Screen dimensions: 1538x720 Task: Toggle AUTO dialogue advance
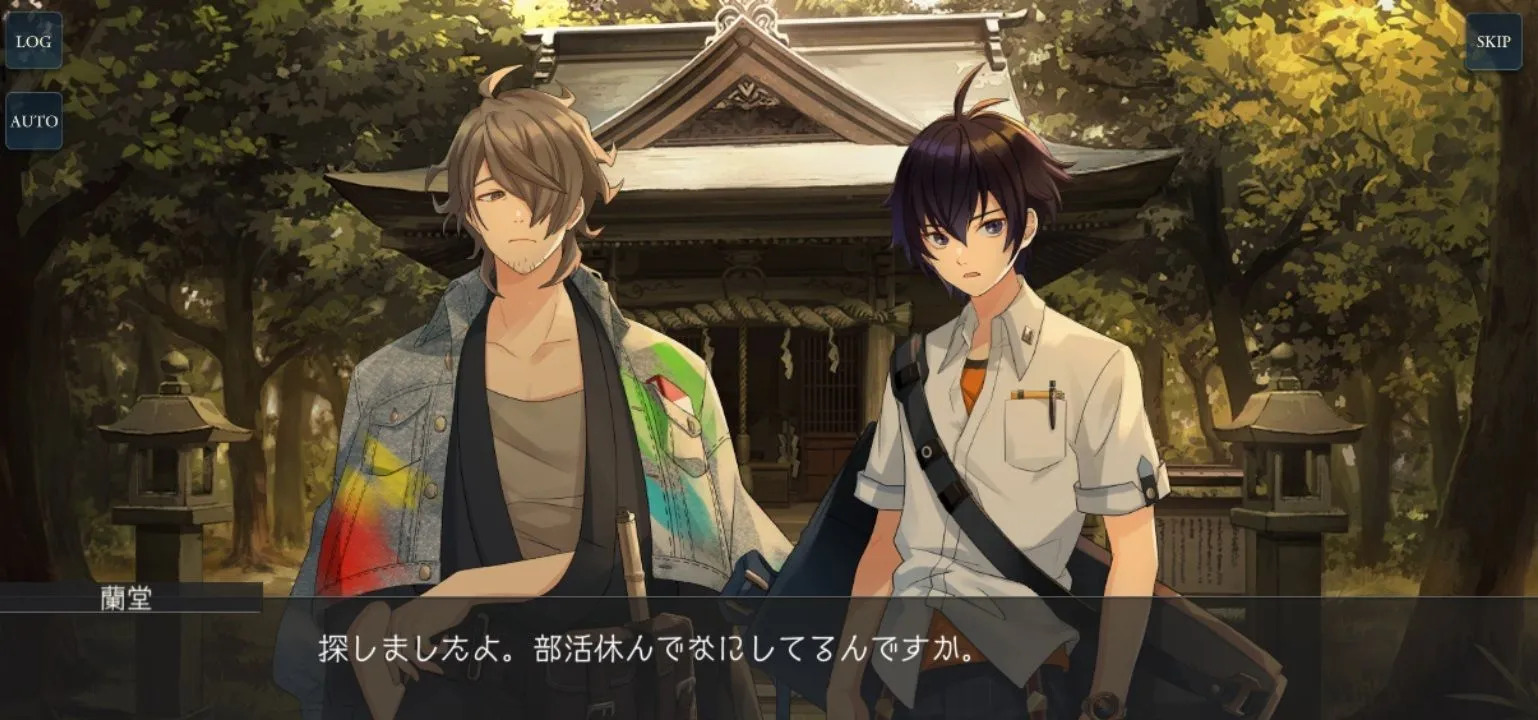tap(34, 121)
